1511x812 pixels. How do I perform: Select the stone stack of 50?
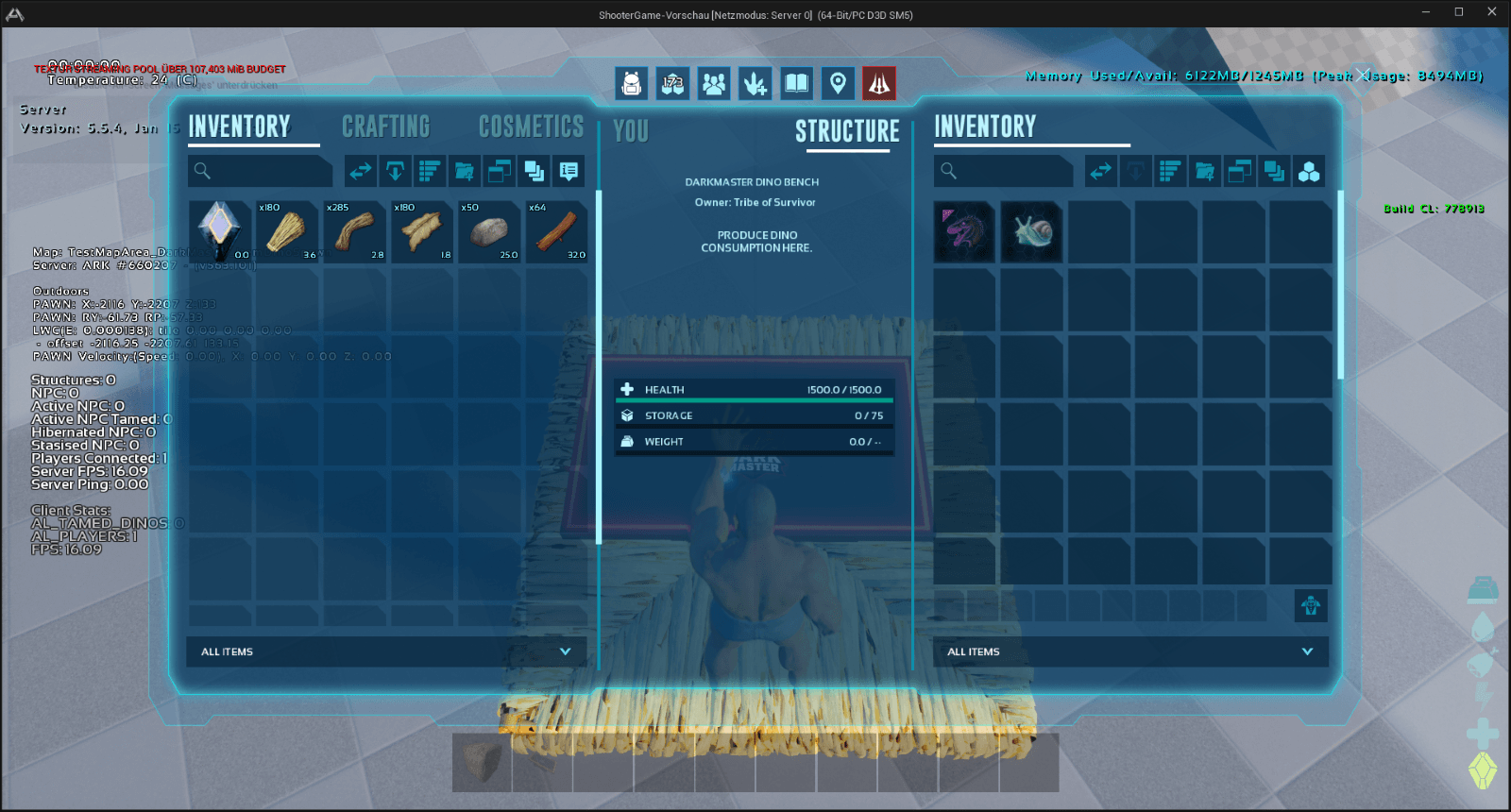click(489, 231)
